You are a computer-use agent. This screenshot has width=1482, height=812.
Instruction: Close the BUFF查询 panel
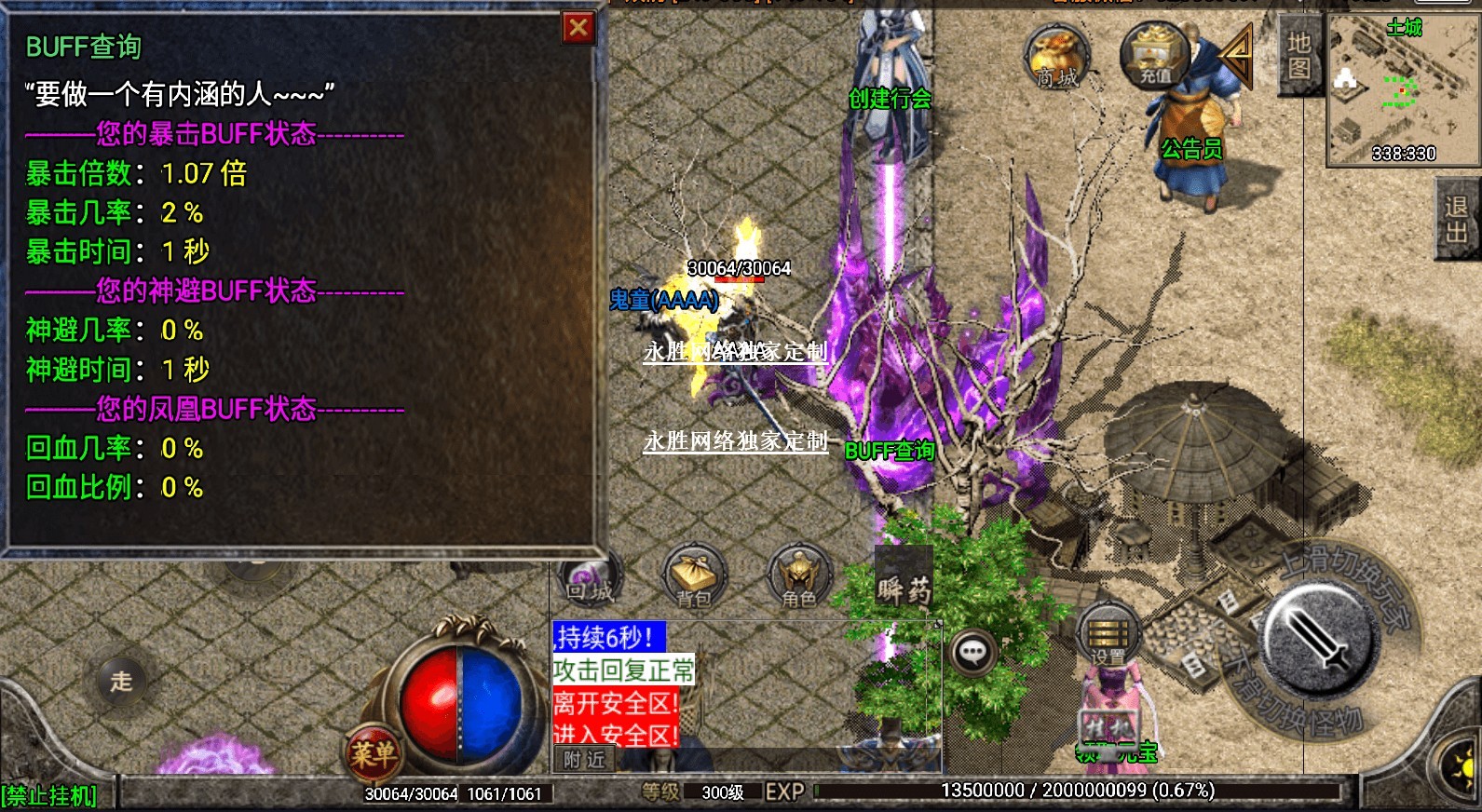[578, 28]
